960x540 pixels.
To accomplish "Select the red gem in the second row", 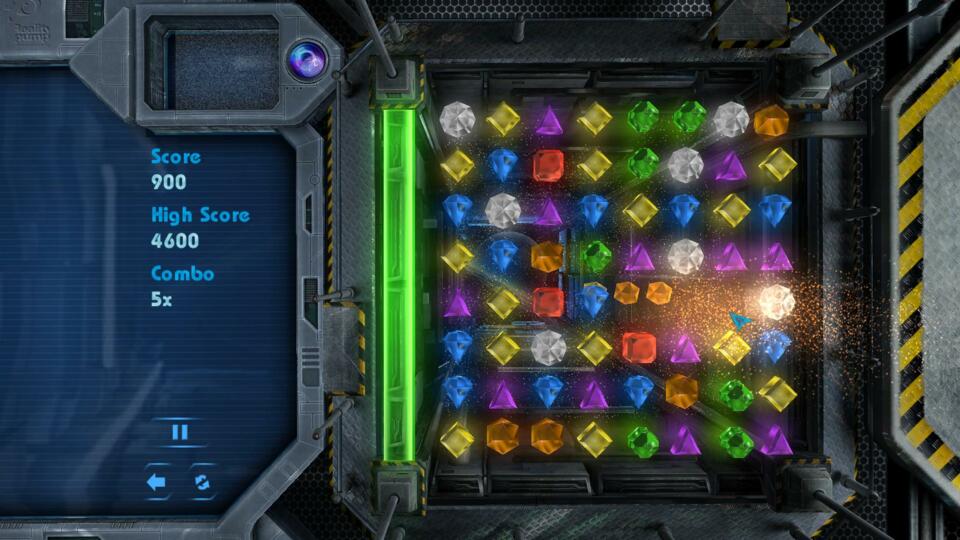I will point(548,165).
